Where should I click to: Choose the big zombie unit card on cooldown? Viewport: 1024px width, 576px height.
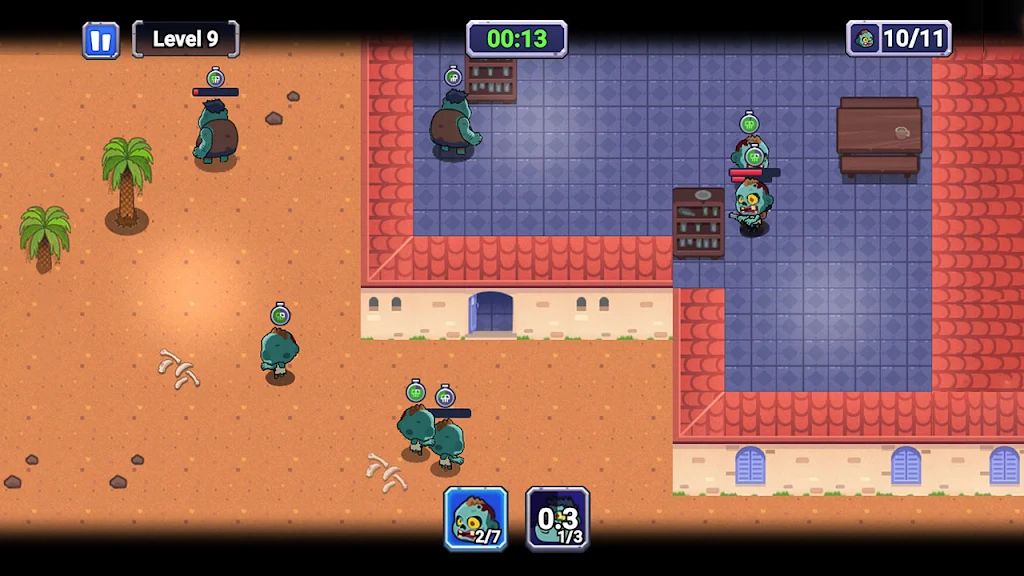pos(558,518)
